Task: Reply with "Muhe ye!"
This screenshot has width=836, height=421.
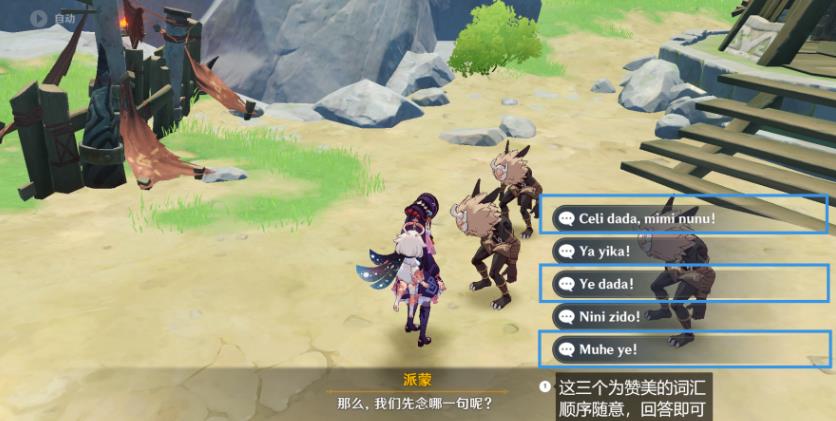Action: tap(608, 350)
